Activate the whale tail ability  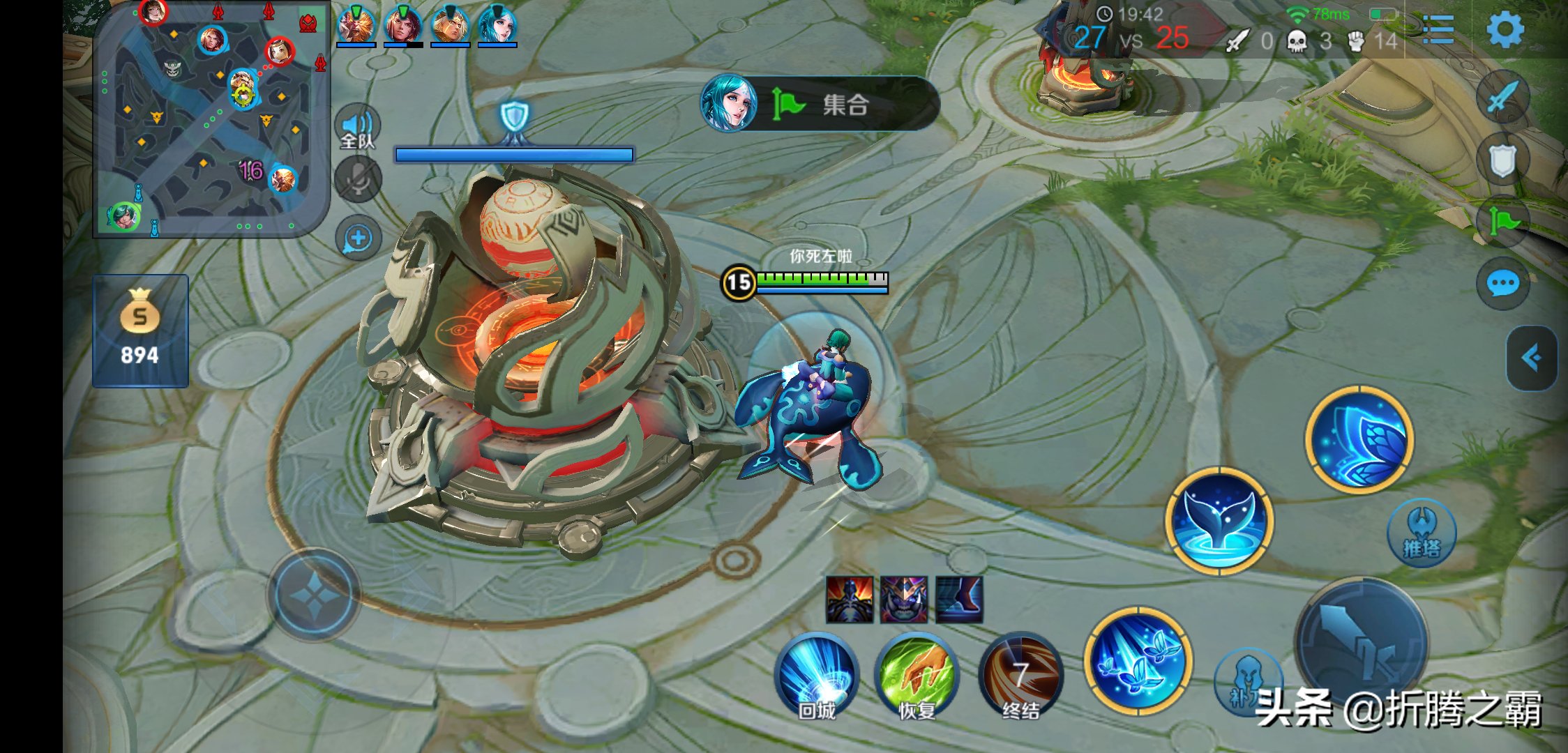(1219, 522)
